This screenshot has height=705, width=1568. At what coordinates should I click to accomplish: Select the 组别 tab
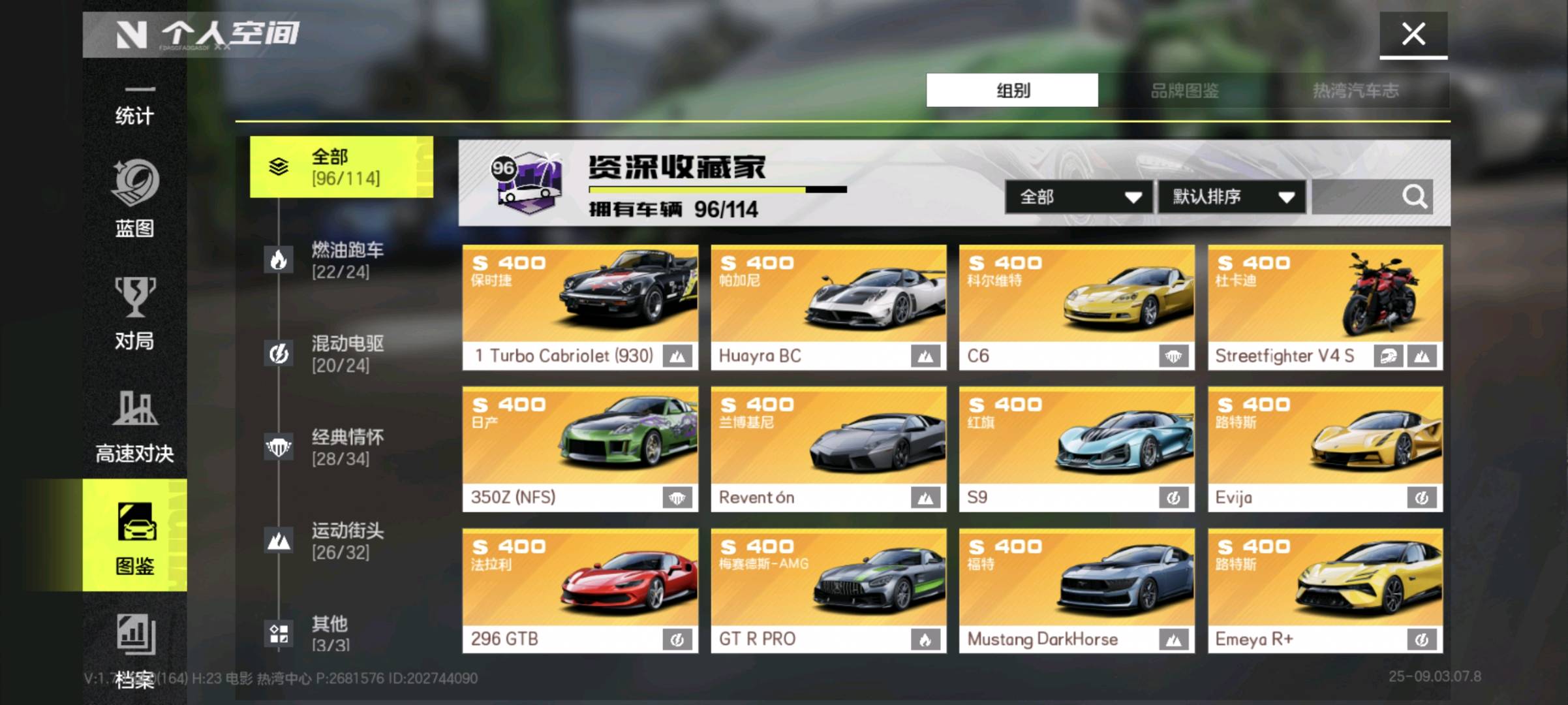click(x=1012, y=91)
